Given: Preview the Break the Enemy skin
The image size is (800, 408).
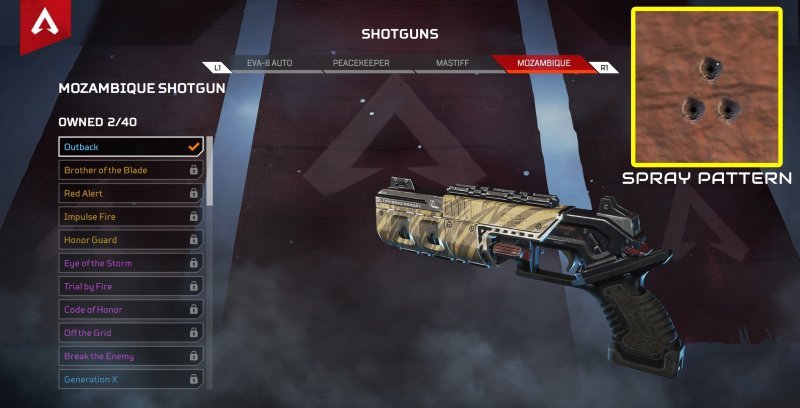Looking at the screenshot, I should 130,356.
